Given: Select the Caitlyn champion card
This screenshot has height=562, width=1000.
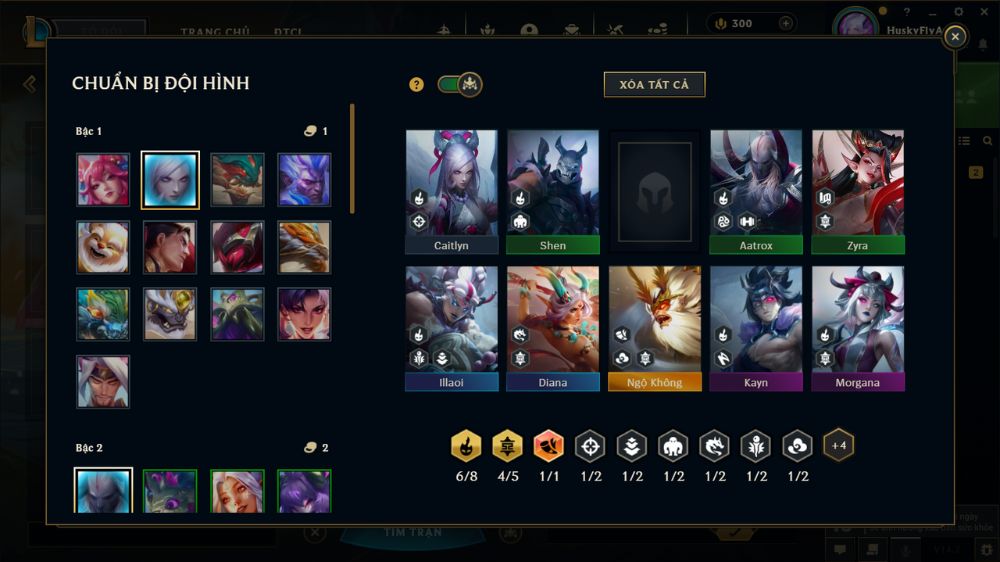Looking at the screenshot, I should pos(452,191).
